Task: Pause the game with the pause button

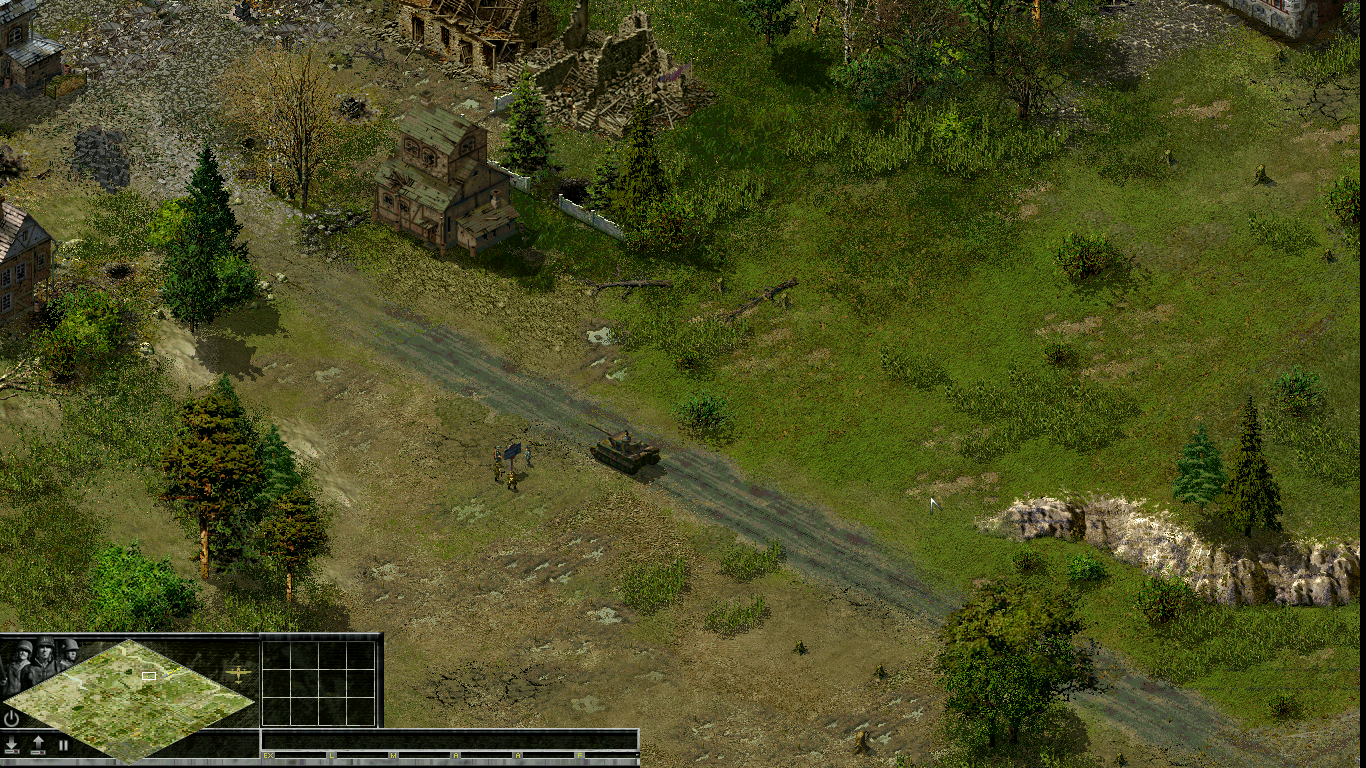Action: [x=63, y=745]
